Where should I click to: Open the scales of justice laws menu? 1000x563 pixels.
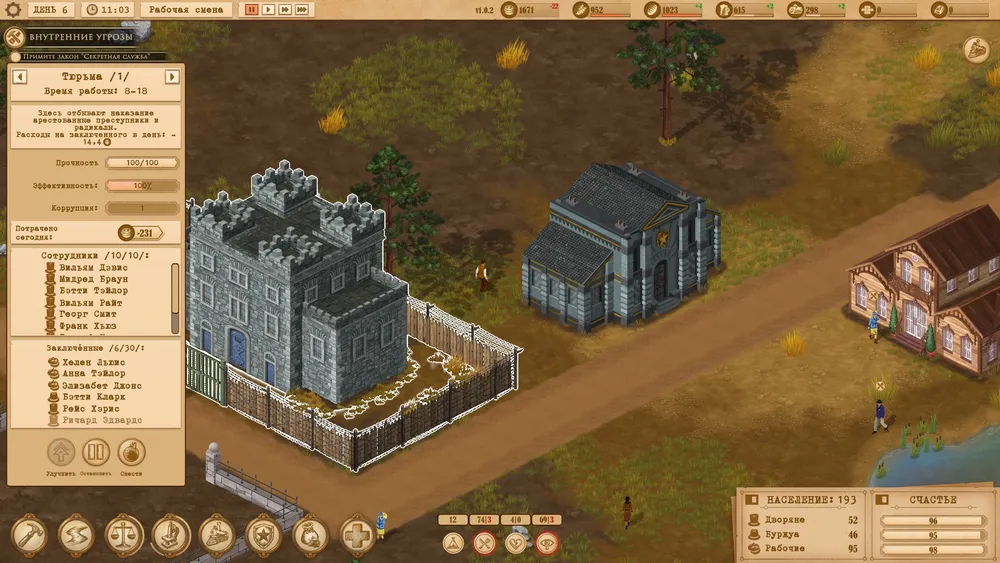pos(123,535)
